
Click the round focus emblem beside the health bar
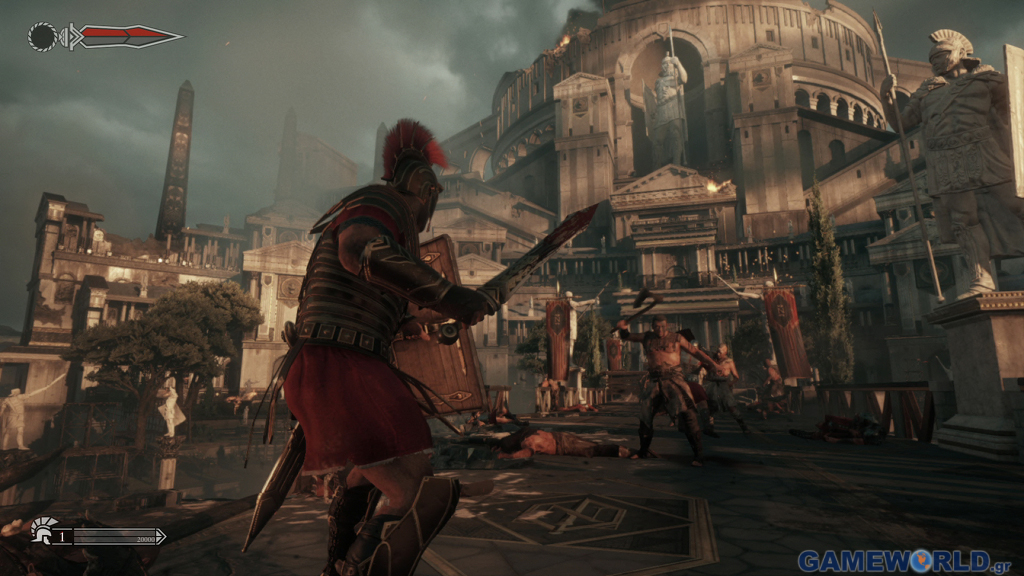[x=43, y=37]
